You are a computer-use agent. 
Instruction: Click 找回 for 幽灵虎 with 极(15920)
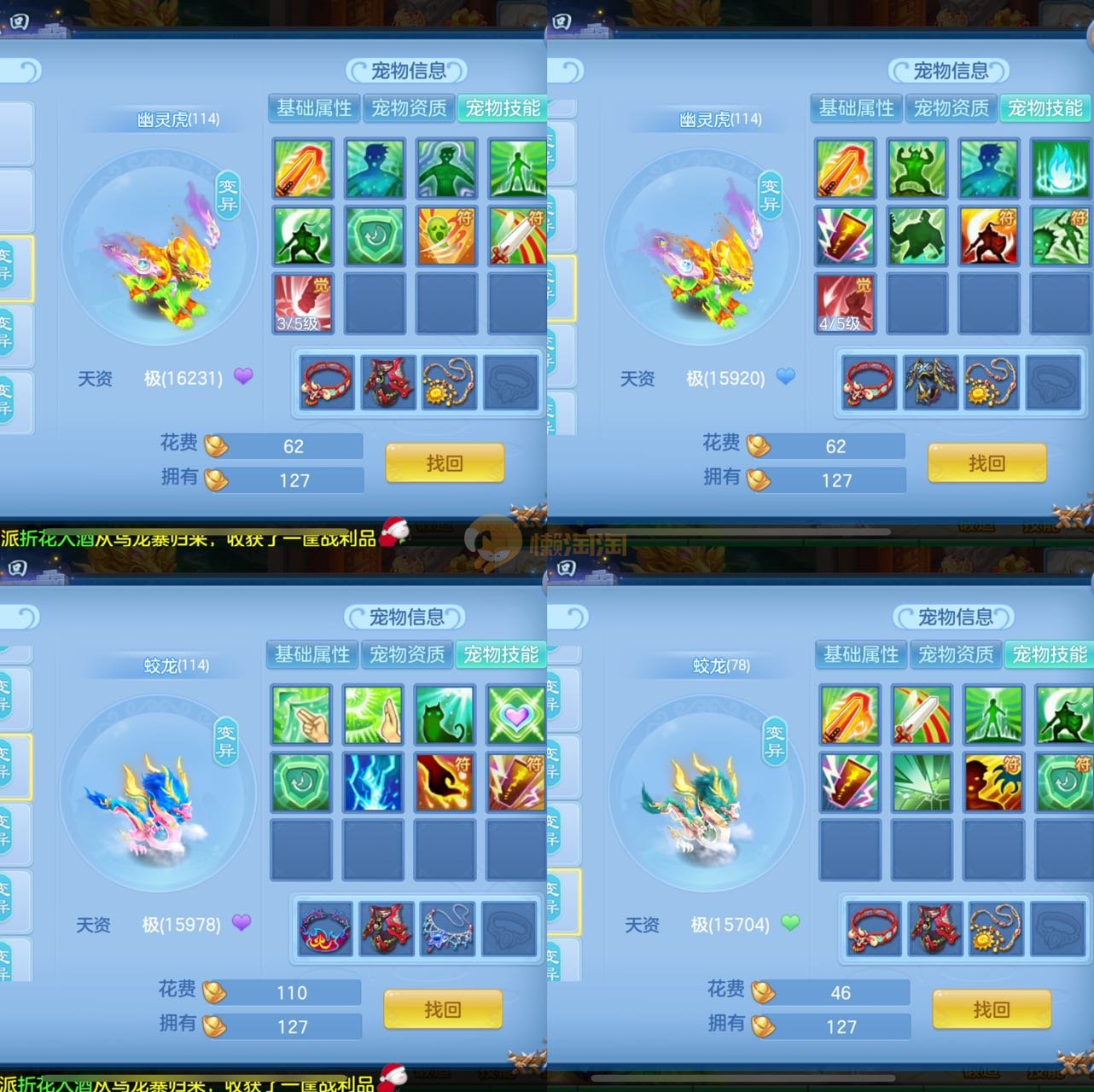[x=986, y=463]
